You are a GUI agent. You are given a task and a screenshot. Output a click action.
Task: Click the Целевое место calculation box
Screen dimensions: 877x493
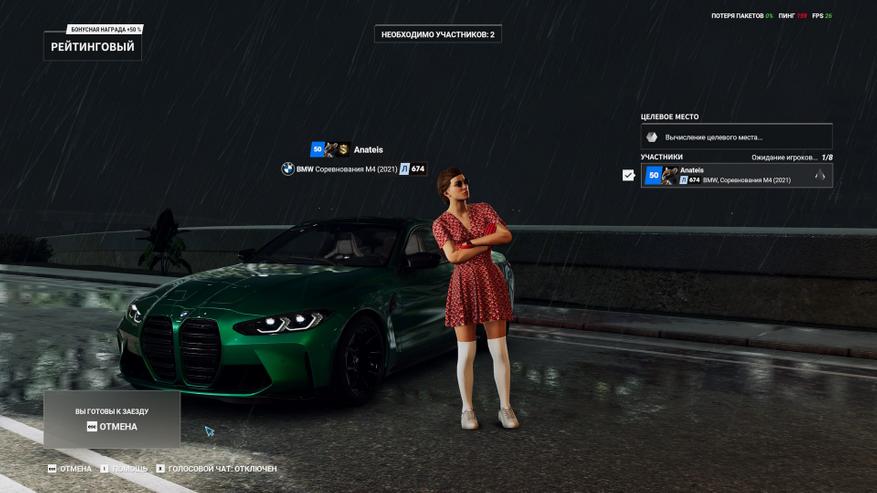[736, 137]
